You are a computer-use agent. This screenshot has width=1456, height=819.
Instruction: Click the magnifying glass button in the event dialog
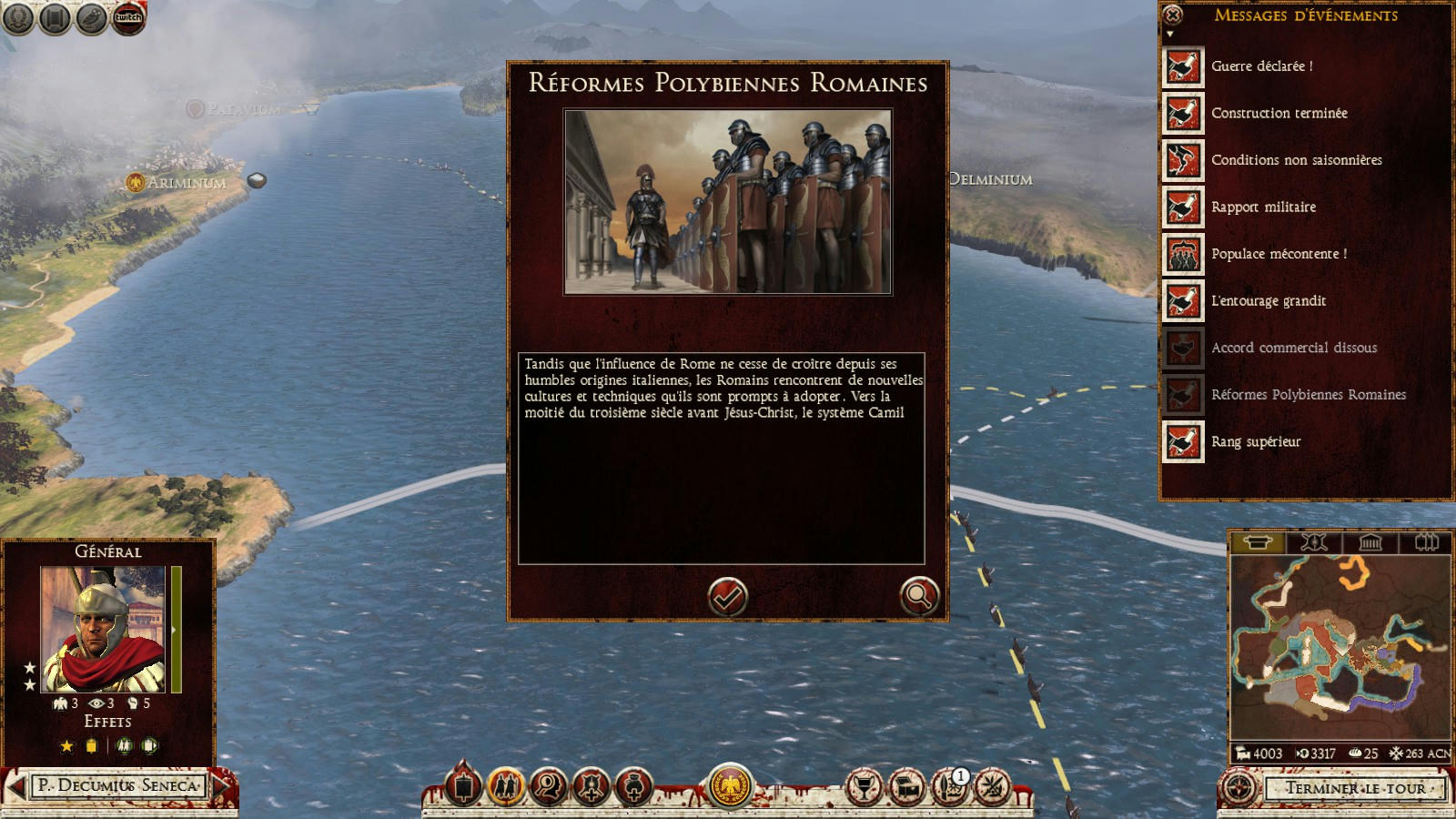pyautogui.click(x=918, y=597)
